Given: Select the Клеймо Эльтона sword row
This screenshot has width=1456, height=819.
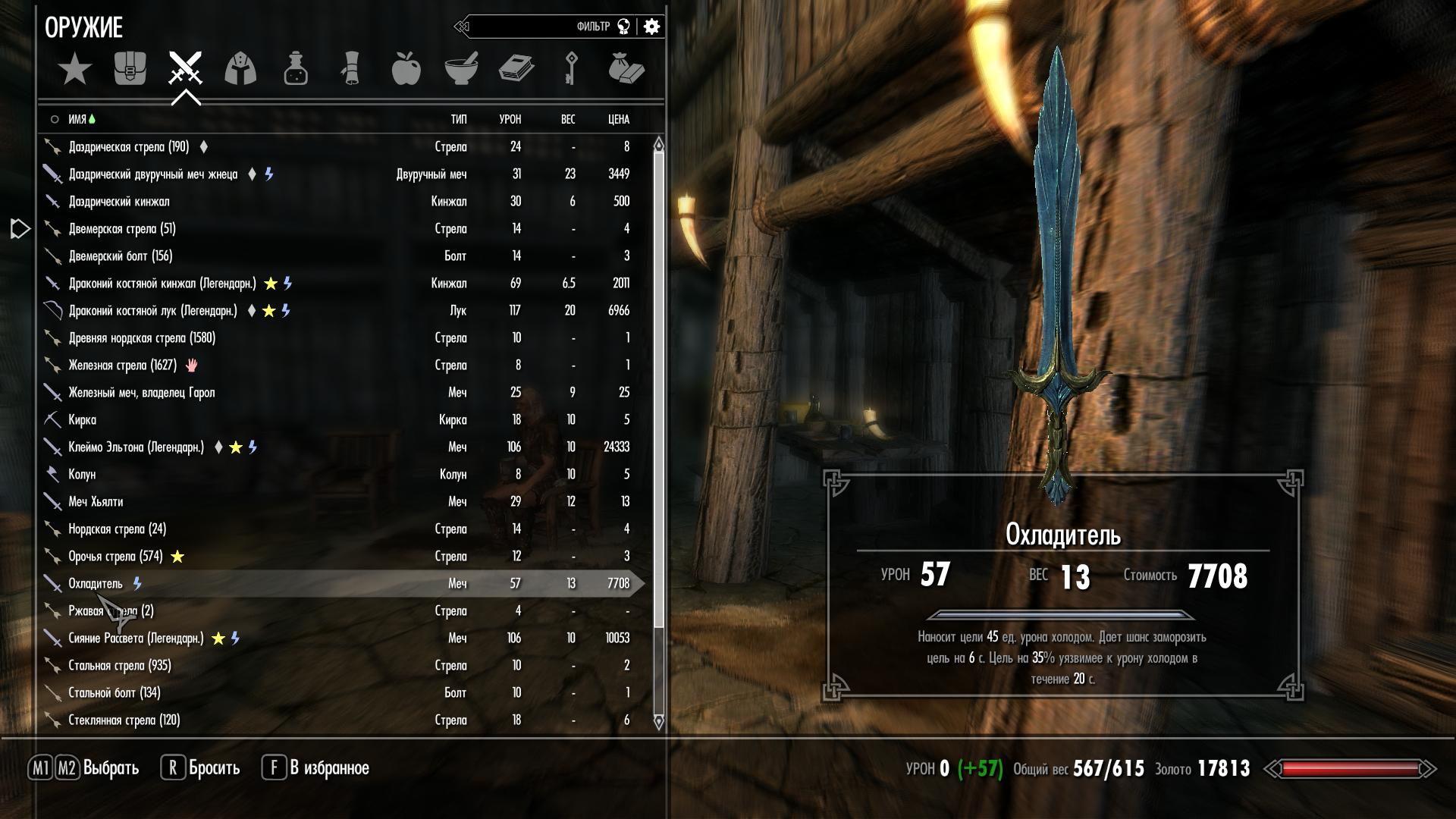Looking at the screenshot, I should pyautogui.click(x=136, y=447).
